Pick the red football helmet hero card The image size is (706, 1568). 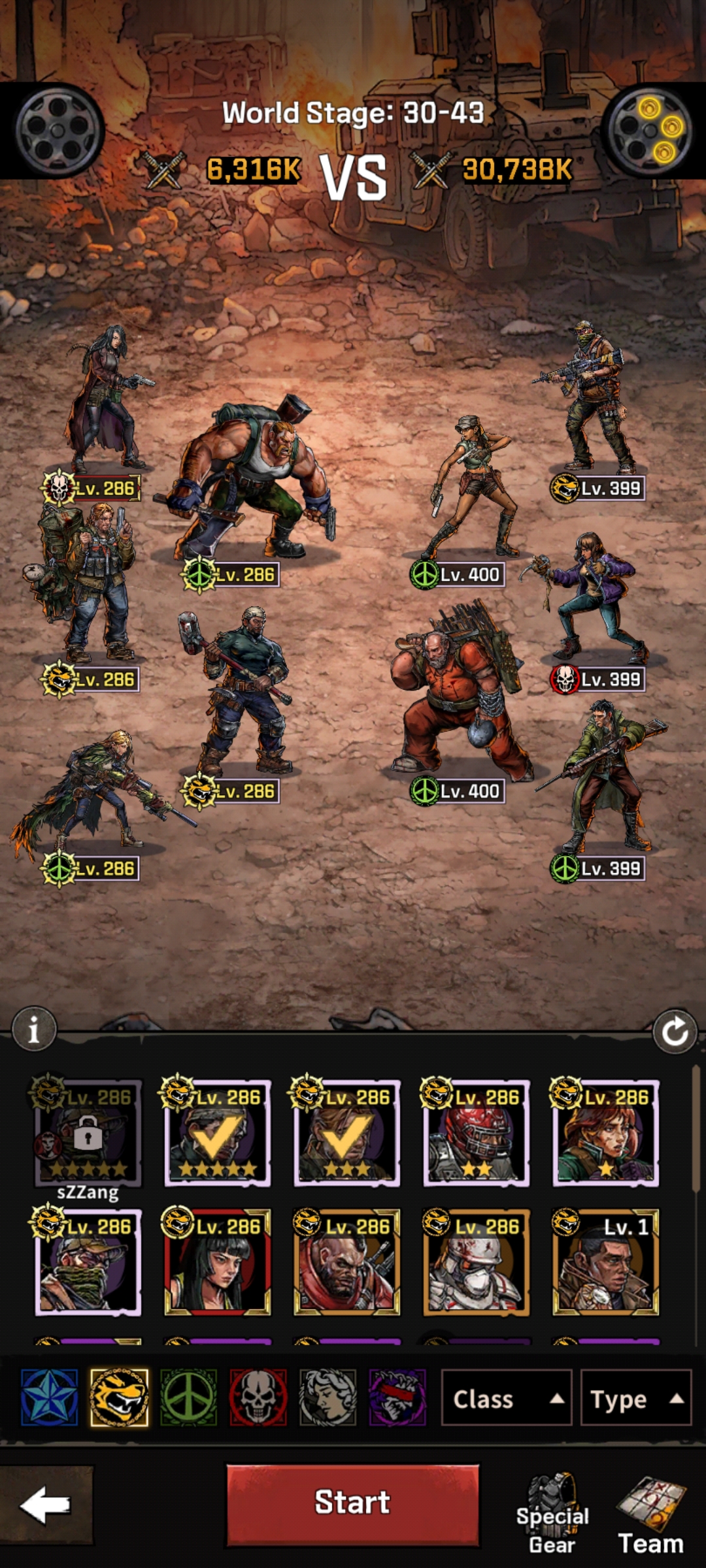click(476, 1134)
